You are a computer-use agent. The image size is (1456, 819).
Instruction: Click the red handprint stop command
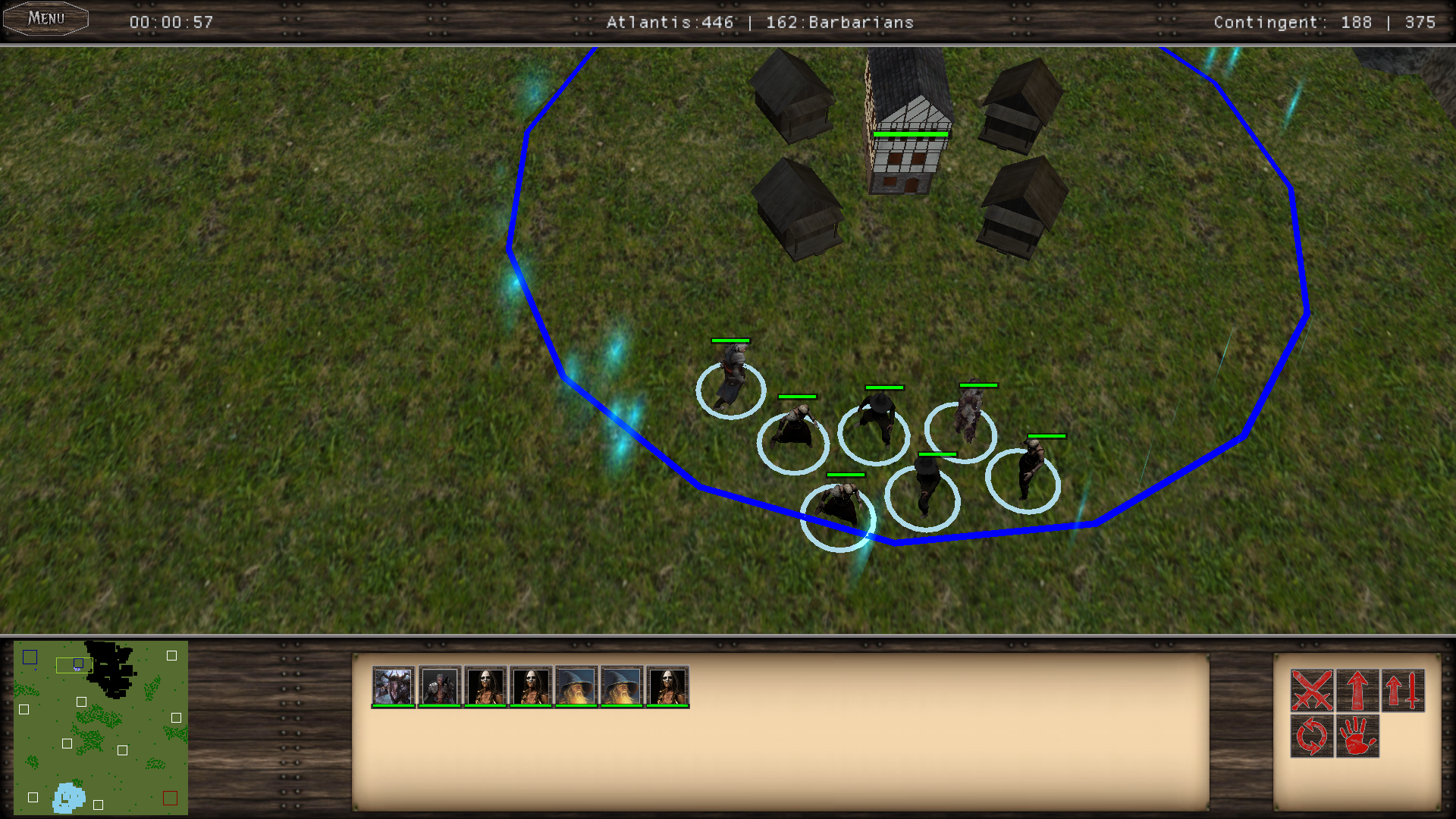tap(1357, 736)
